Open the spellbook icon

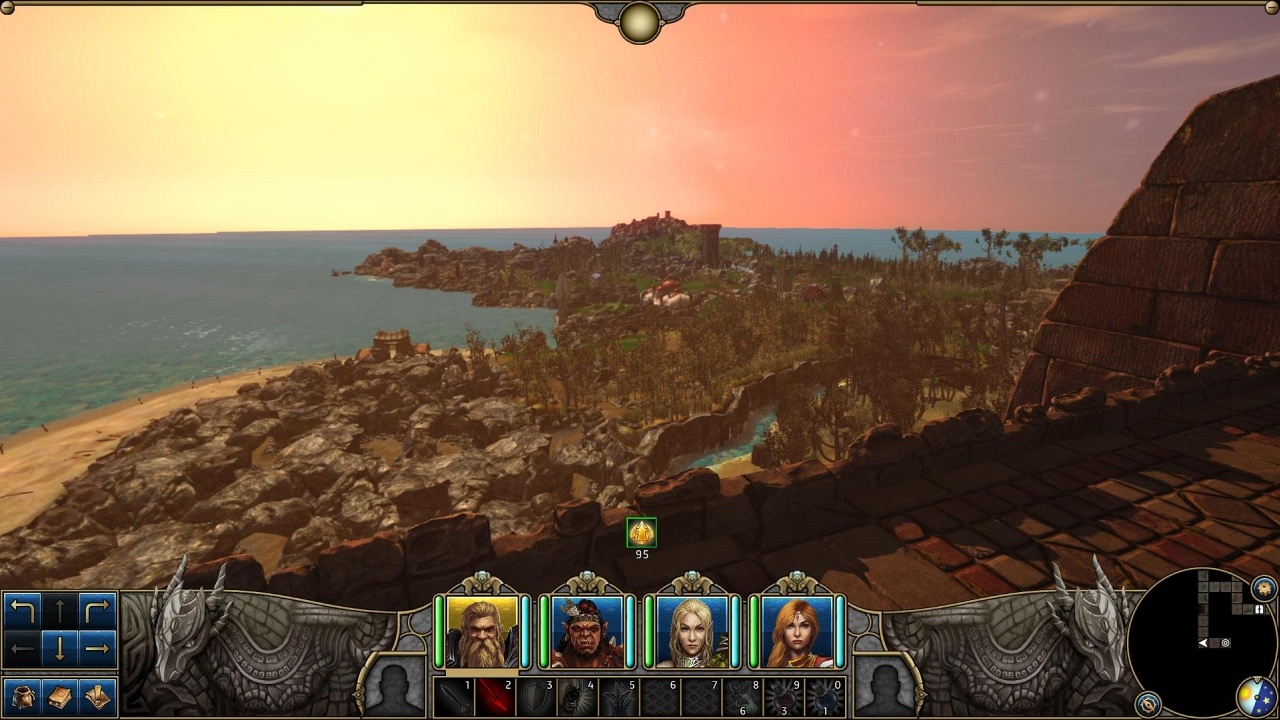60,696
